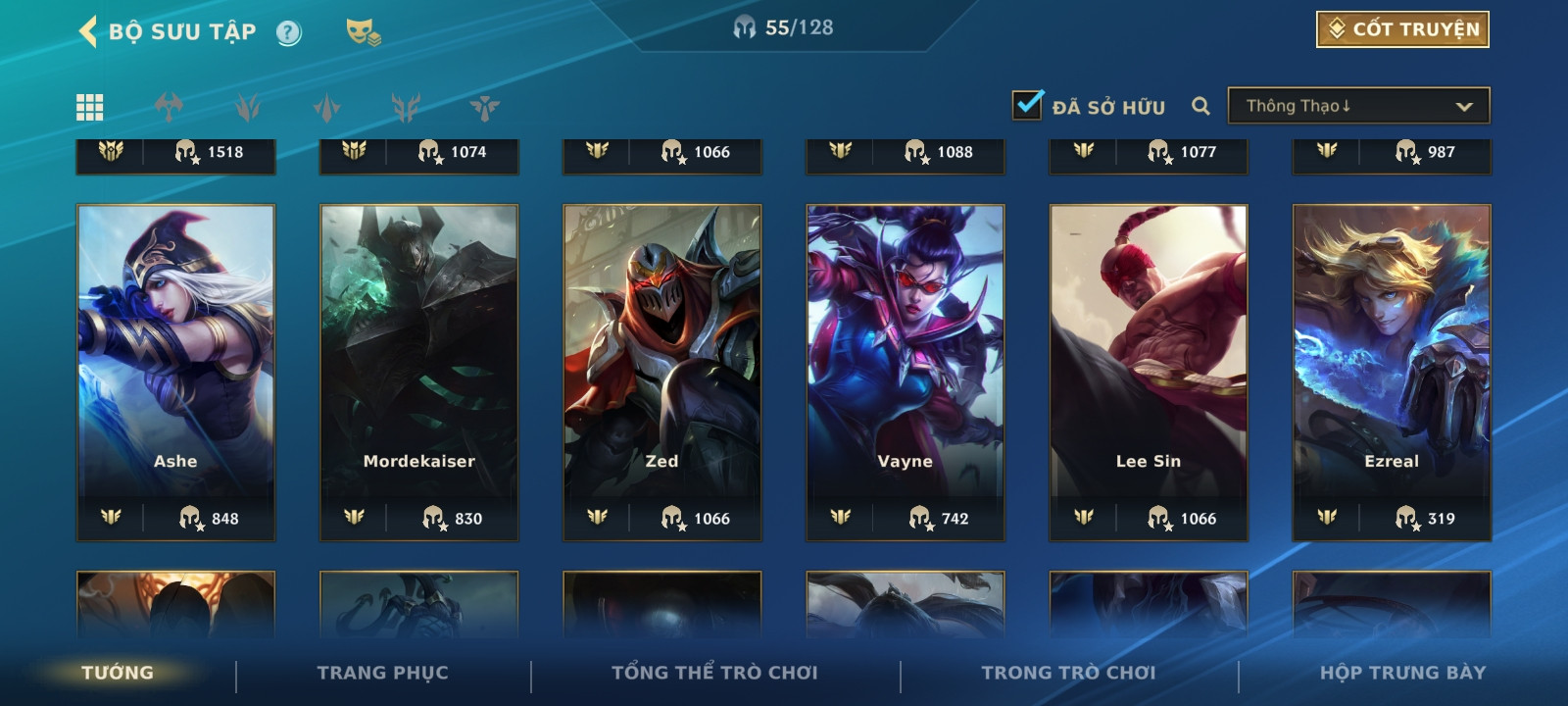Switch to the Trang Phục tab
This screenshot has width=1568, height=706.
(x=382, y=673)
